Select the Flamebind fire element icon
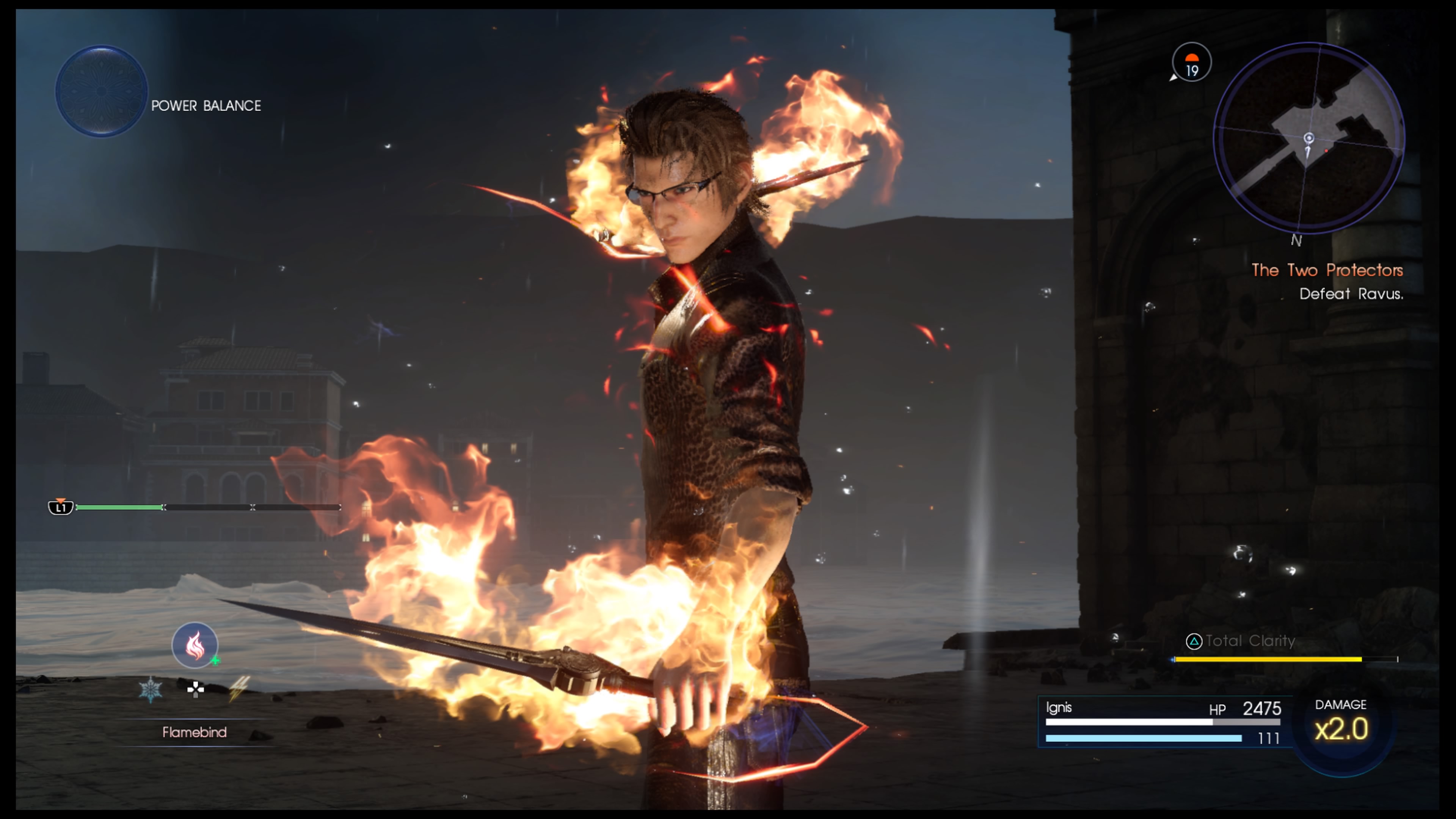The height and width of the screenshot is (819, 1456). pos(195,645)
